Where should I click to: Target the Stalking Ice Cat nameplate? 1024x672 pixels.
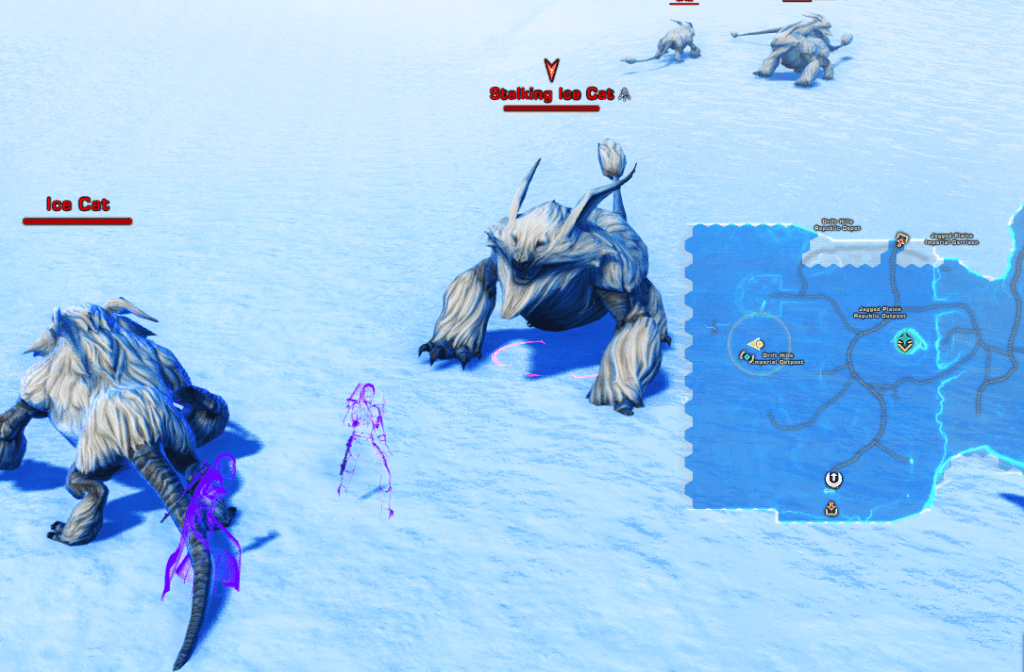(551, 94)
